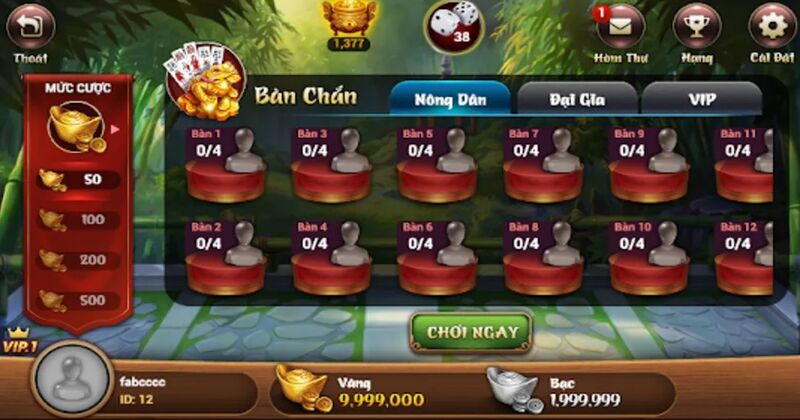Choose the 500 bet level
This screenshot has height=420, width=800.
click(x=79, y=300)
